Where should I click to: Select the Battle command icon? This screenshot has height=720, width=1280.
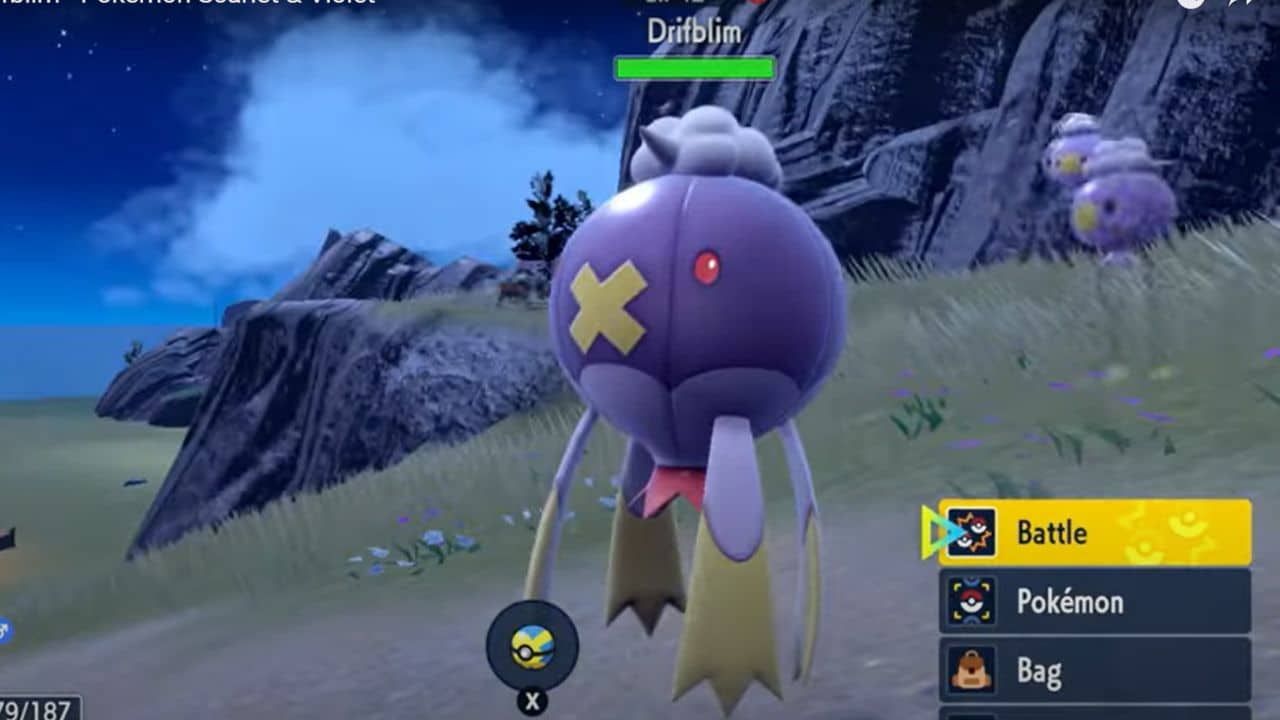[x=971, y=530]
